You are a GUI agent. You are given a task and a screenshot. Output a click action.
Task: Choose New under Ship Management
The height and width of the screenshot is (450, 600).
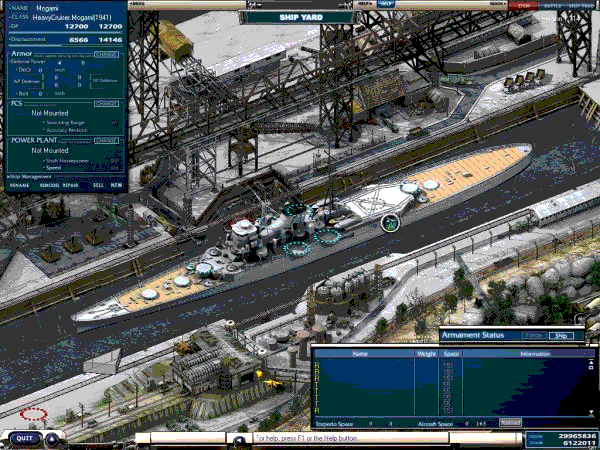pyautogui.click(x=116, y=185)
